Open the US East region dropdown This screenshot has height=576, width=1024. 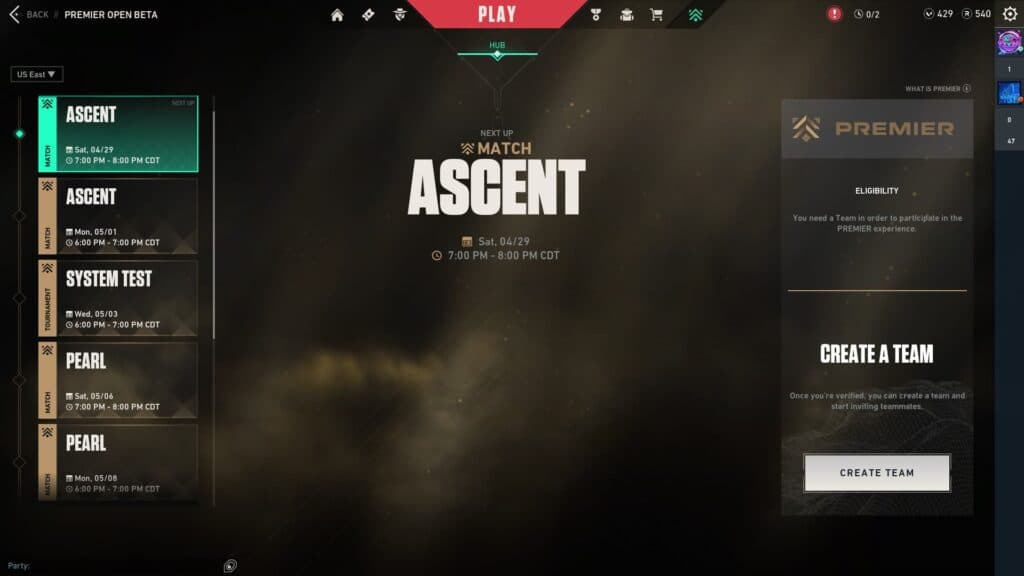(37, 74)
